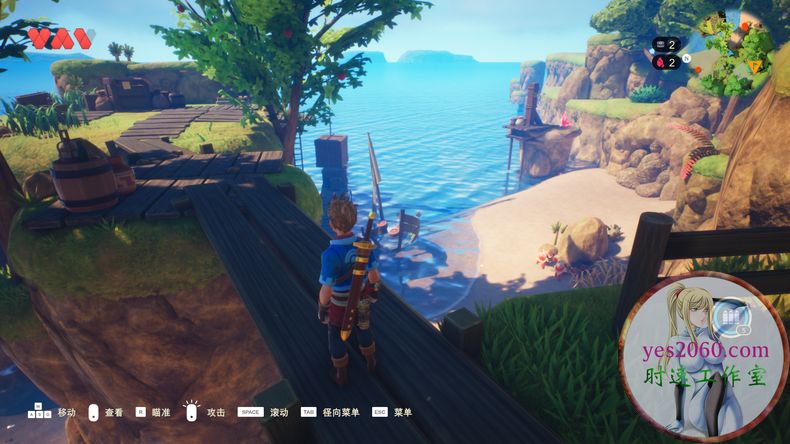This screenshot has width=790, height=444.
Task: Select the orange player arrow on minimap
Action: coord(755,68)
